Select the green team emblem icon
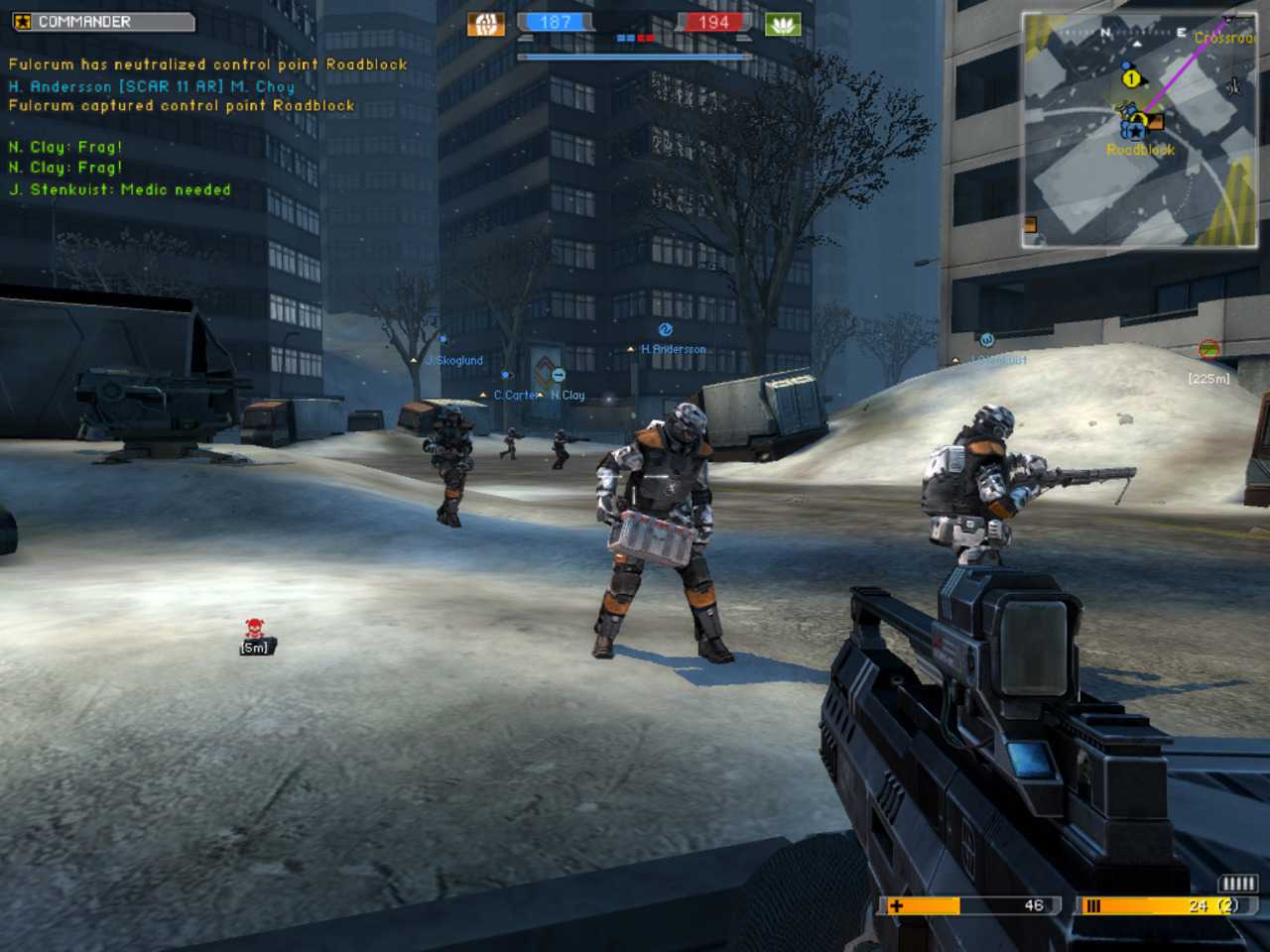The height and width of the screenshot is (952, 1270). point(782,23)
